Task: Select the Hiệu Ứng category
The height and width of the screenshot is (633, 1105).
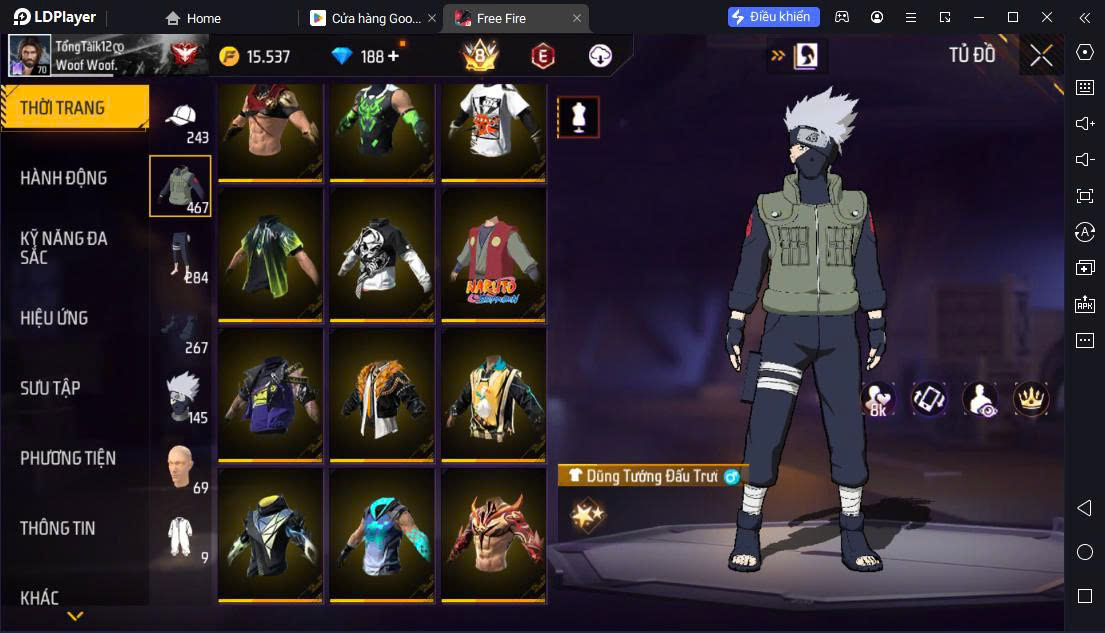Action: click(x=54, y=318)
